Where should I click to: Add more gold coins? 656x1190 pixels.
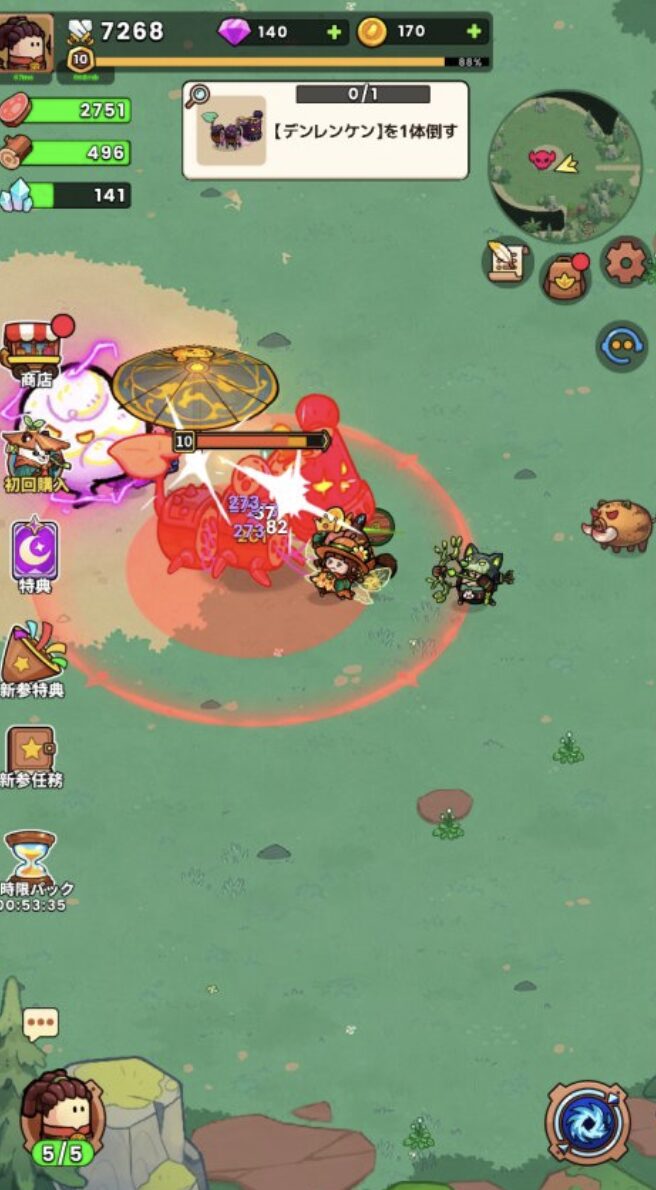[473, 32]
